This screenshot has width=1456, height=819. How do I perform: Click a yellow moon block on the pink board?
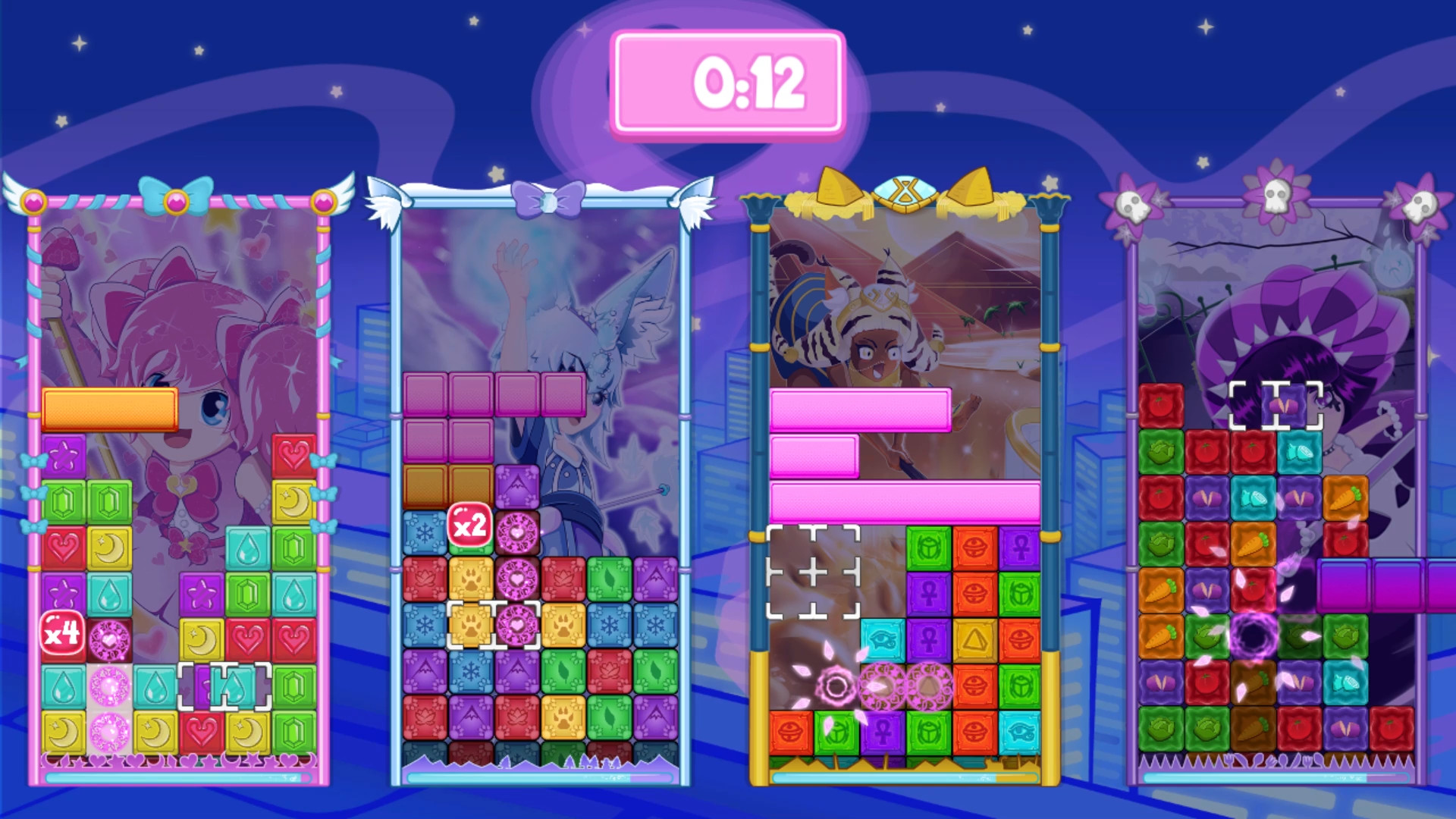click(x=108, y=547)
